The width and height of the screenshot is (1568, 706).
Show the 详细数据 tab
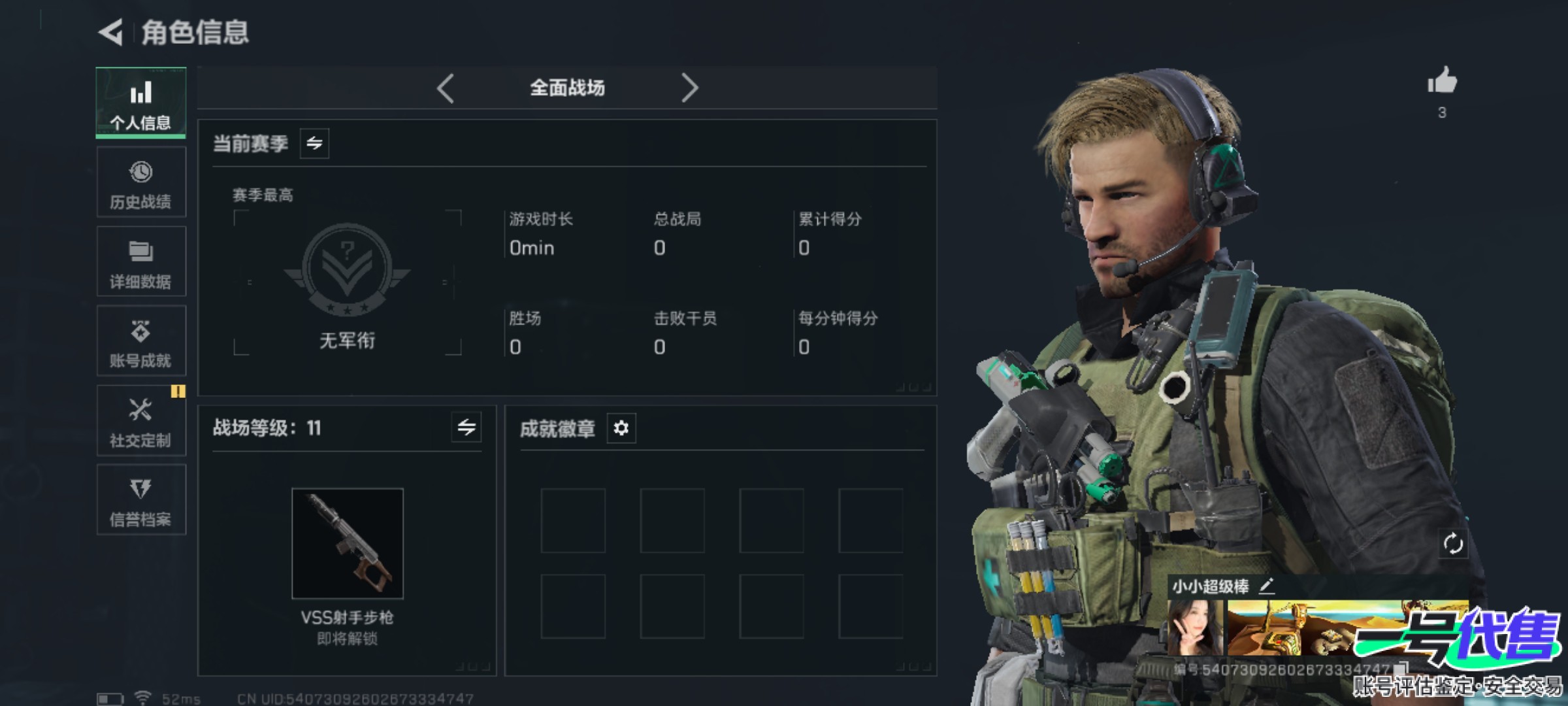click(x=140, y=262)
